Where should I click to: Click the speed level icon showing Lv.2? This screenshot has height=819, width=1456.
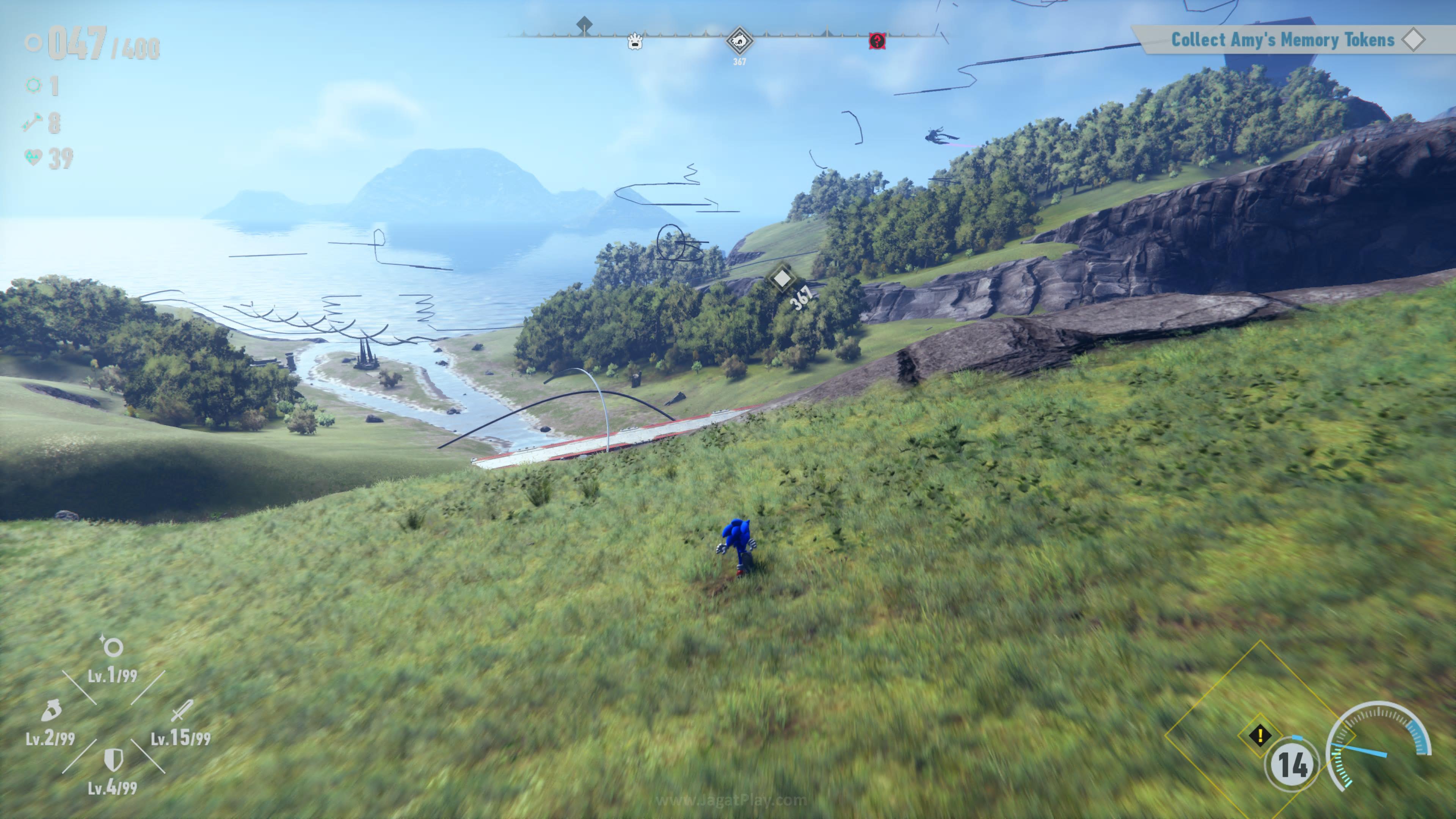(52, 711)
